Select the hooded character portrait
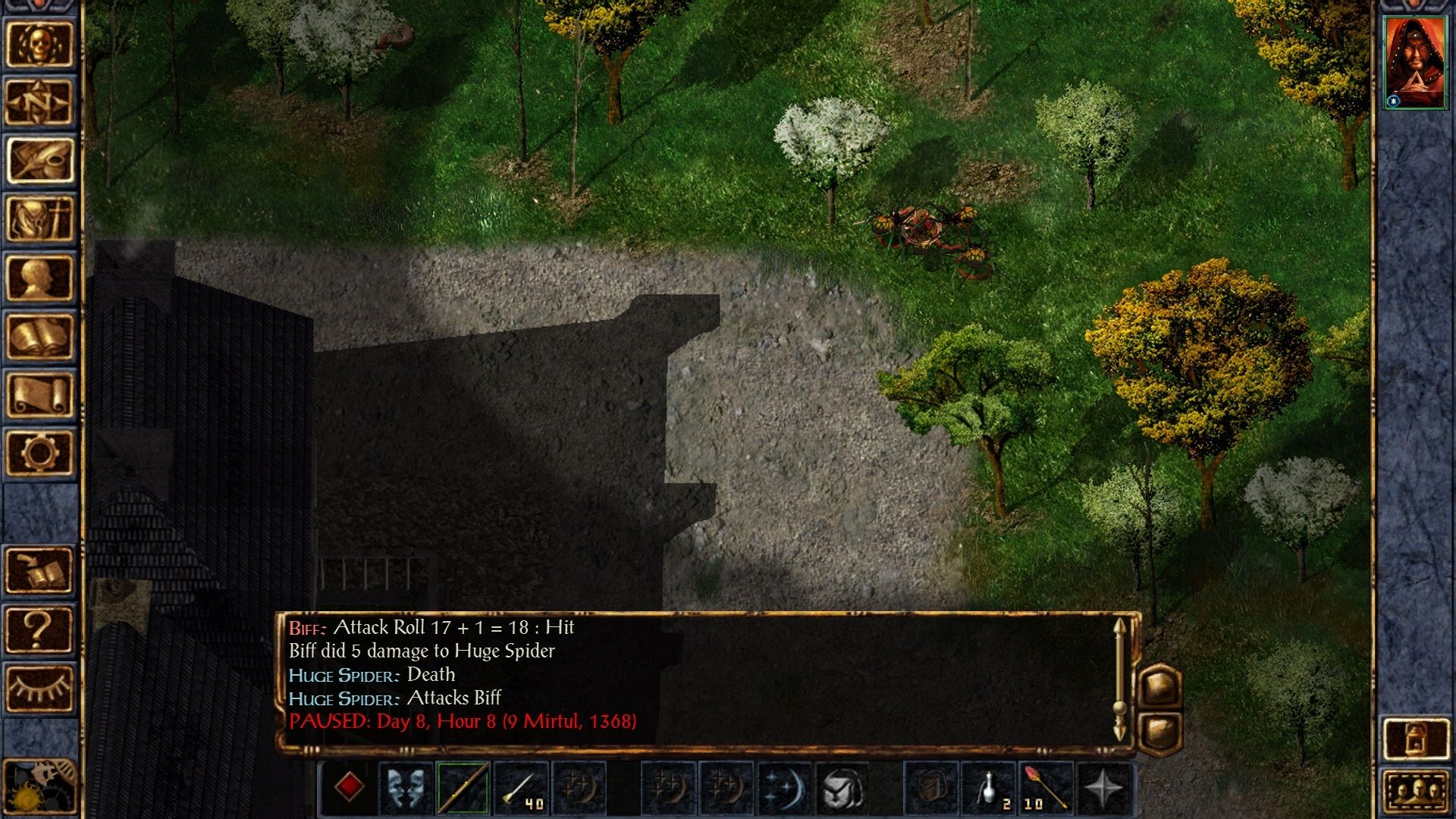 tap(1414, 64)
